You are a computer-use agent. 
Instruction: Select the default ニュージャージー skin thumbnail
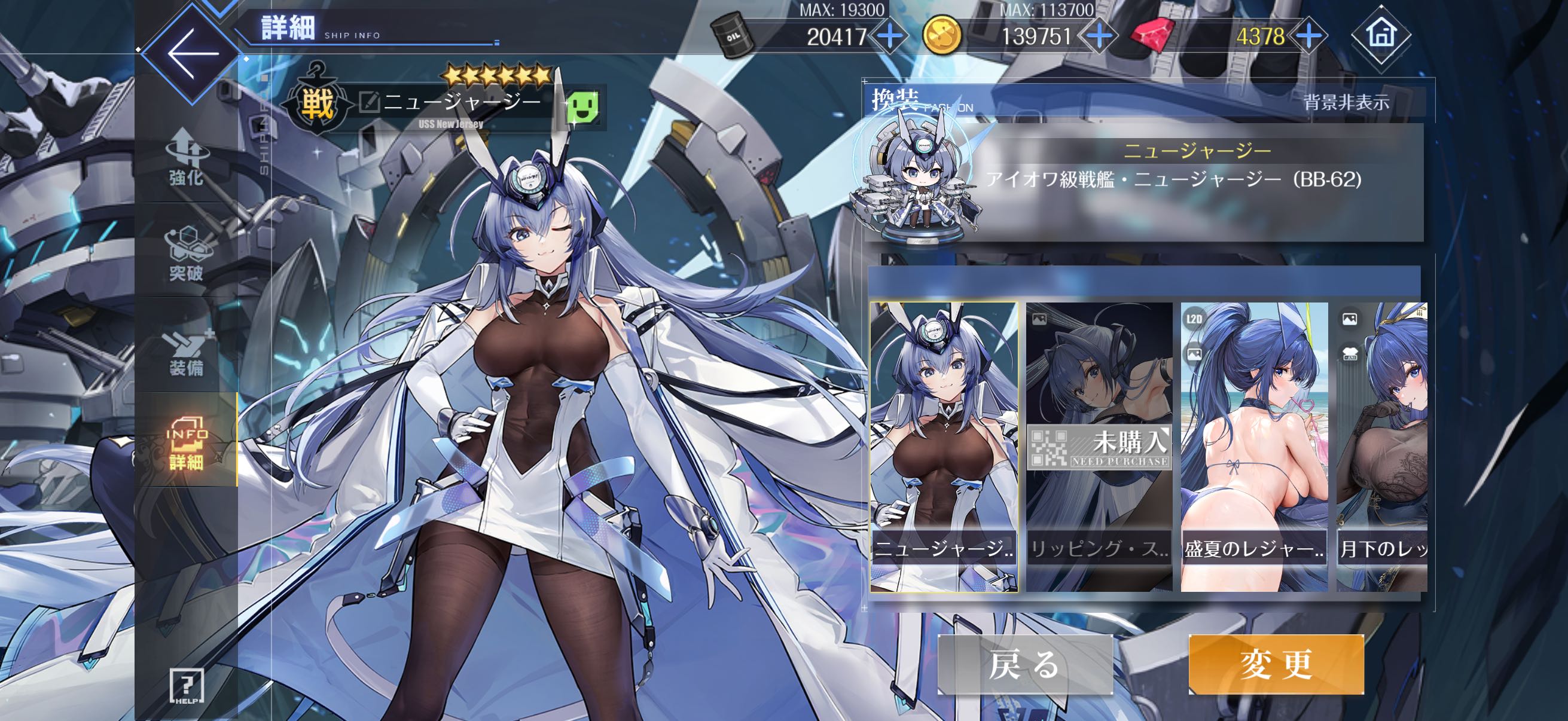coord(944,447)
